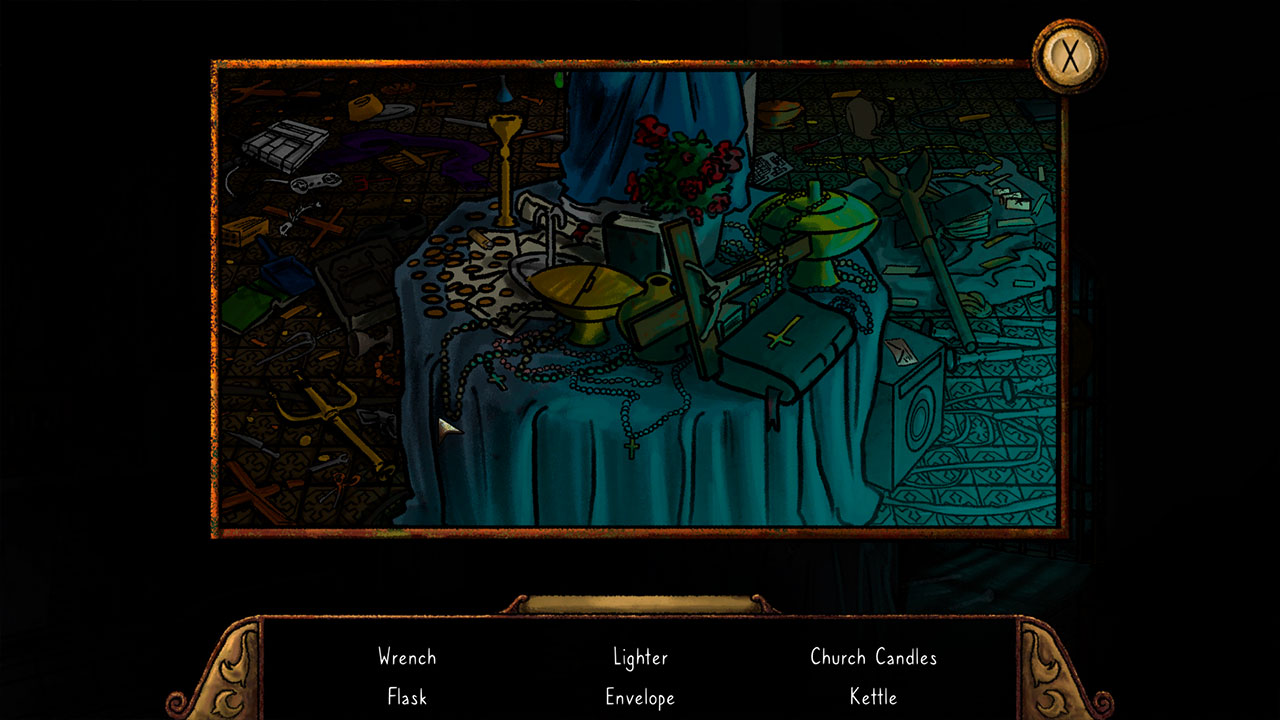Select the game controller on the floor
The width and height of the screenshot is (1280, 720).
(x=317, y=182)
